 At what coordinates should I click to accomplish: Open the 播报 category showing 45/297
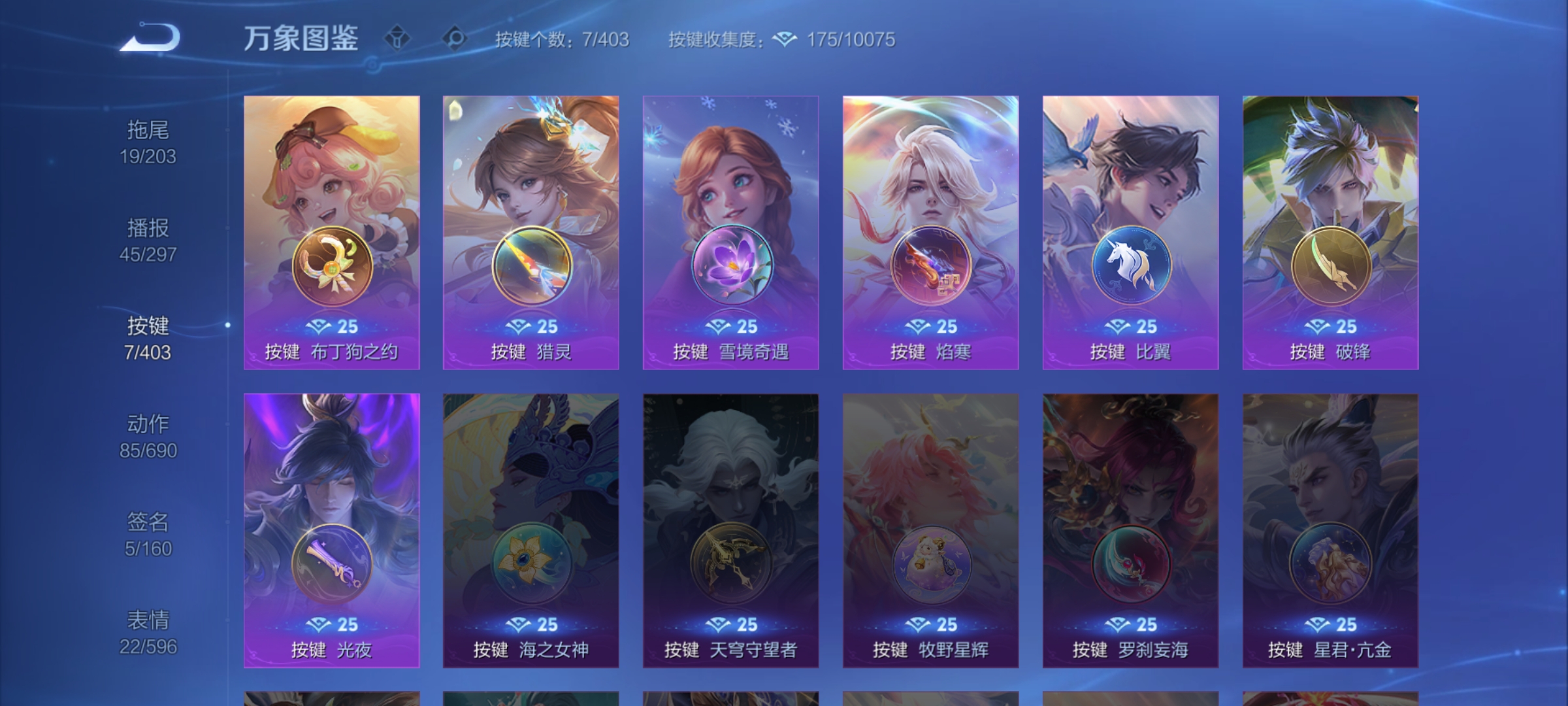click(x=148, y=240)
